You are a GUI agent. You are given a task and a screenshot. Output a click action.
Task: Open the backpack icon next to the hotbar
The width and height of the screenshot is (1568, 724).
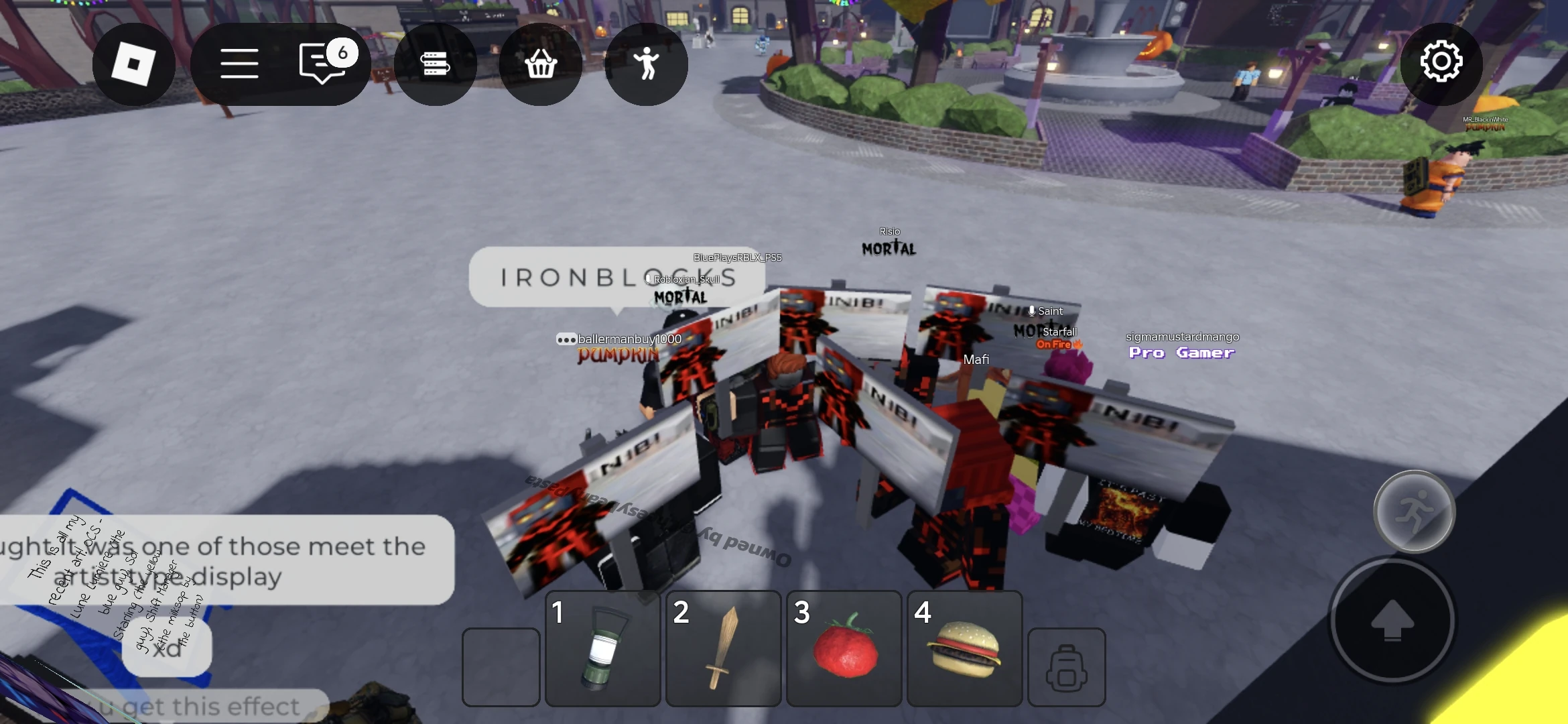(1067, 668)
